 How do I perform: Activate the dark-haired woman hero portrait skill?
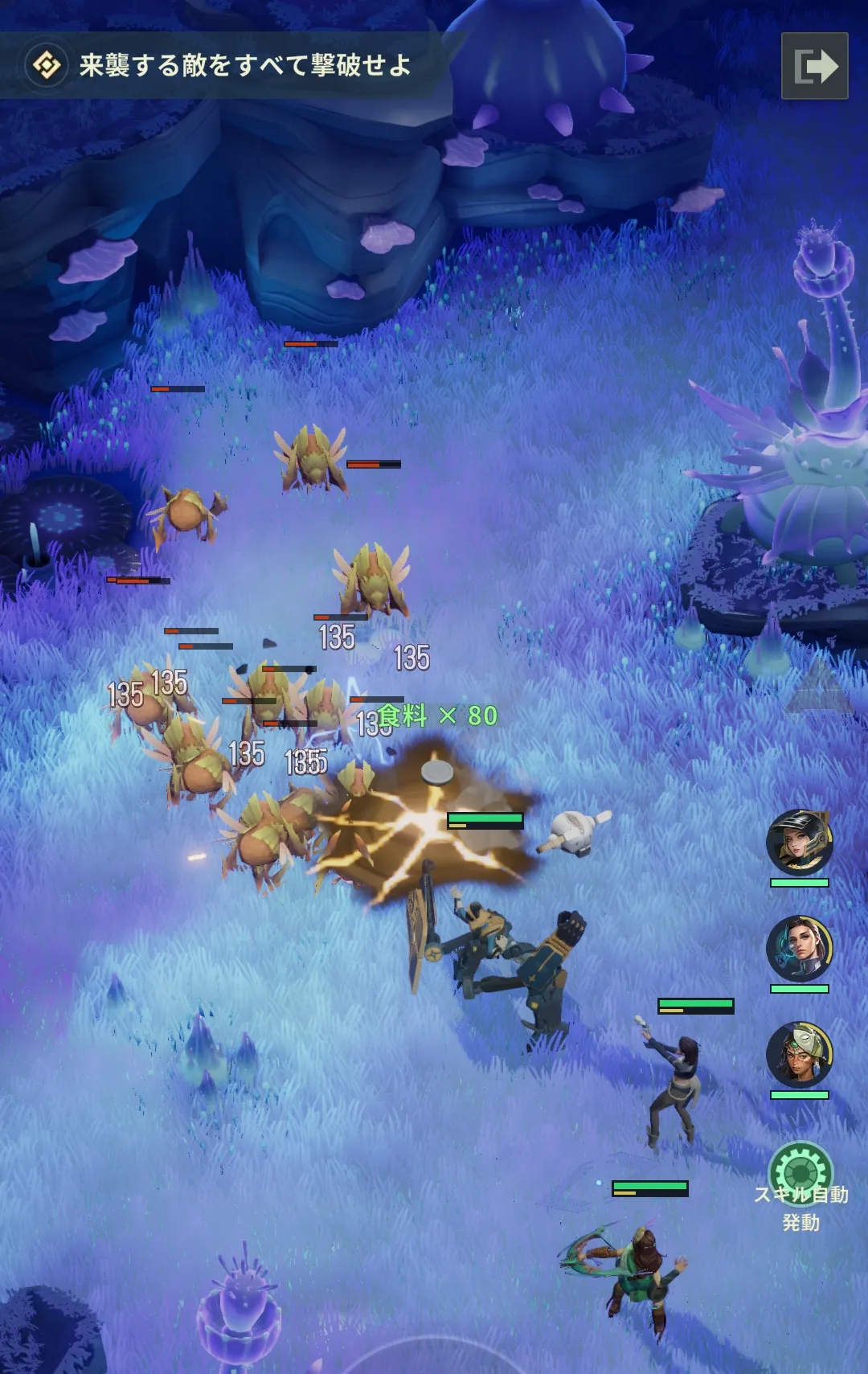coord(799,949)
